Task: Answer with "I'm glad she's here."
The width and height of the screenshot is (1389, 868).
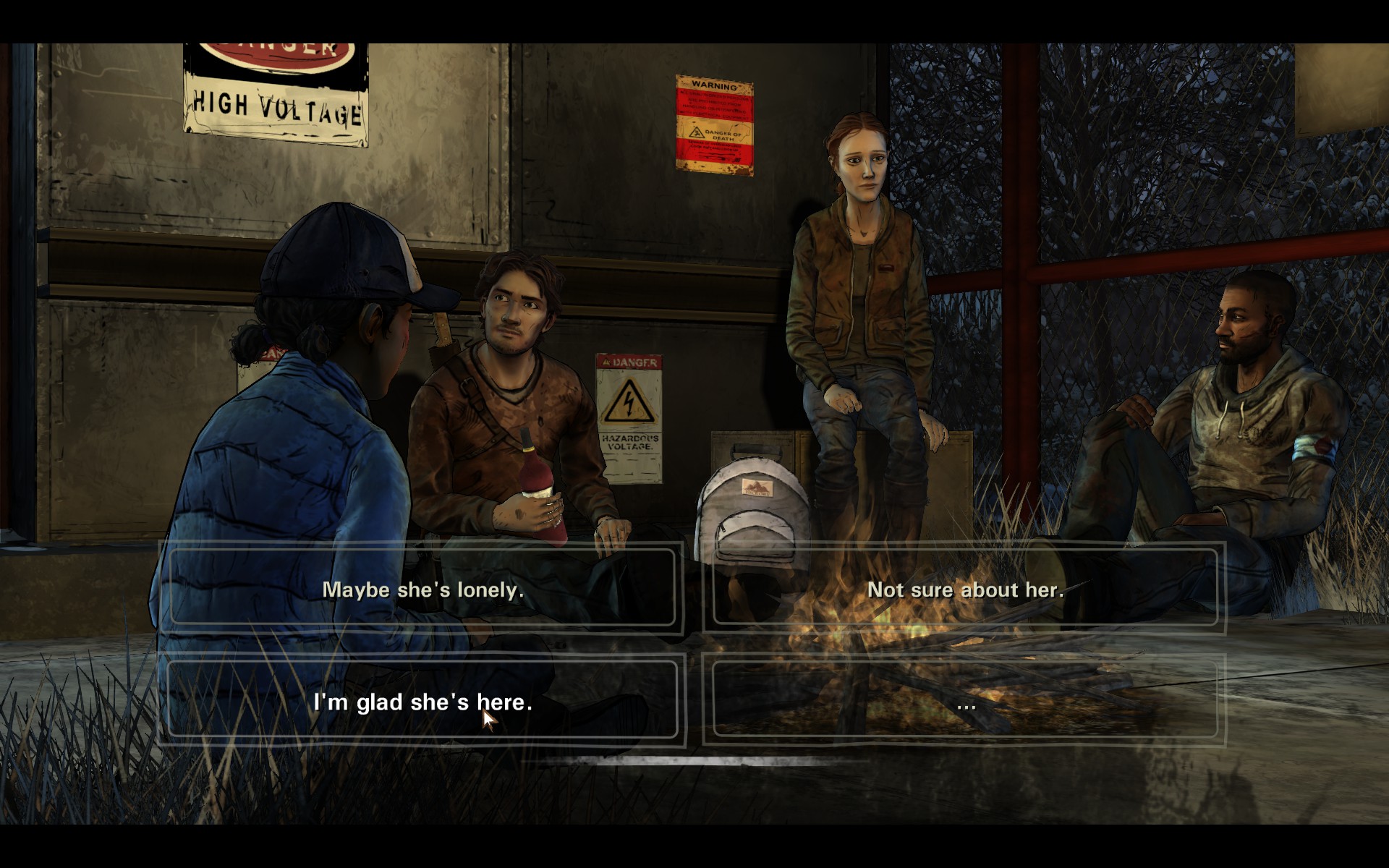Action: point(422,701)
